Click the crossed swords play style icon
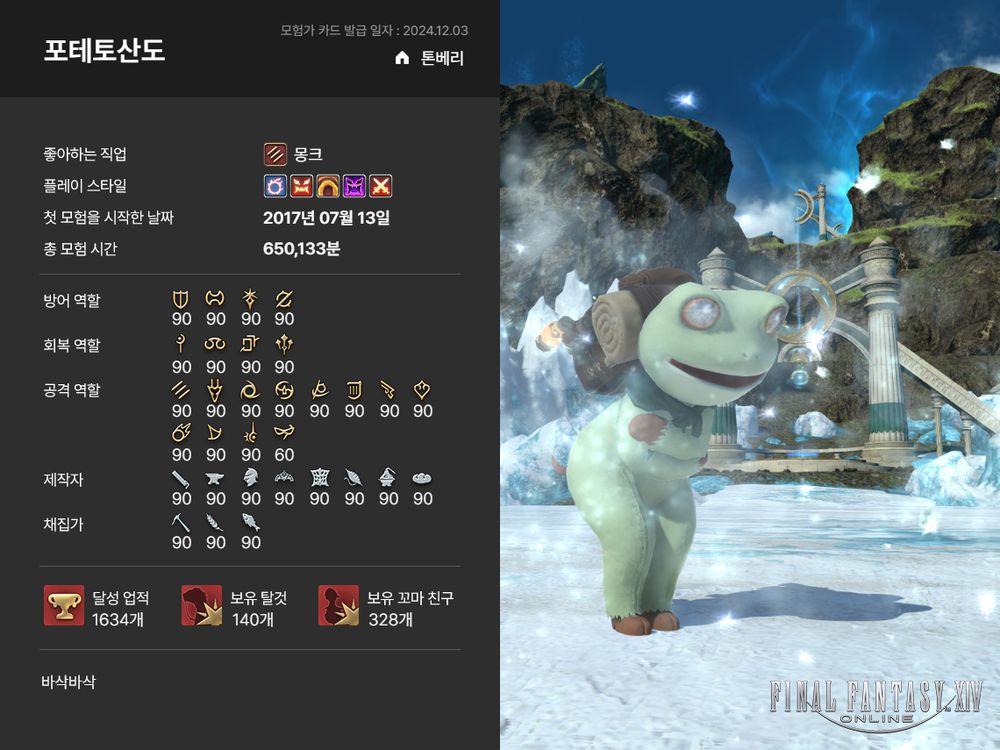The width and height of the screenshot is (1000, 750). (x=380, y=186)
